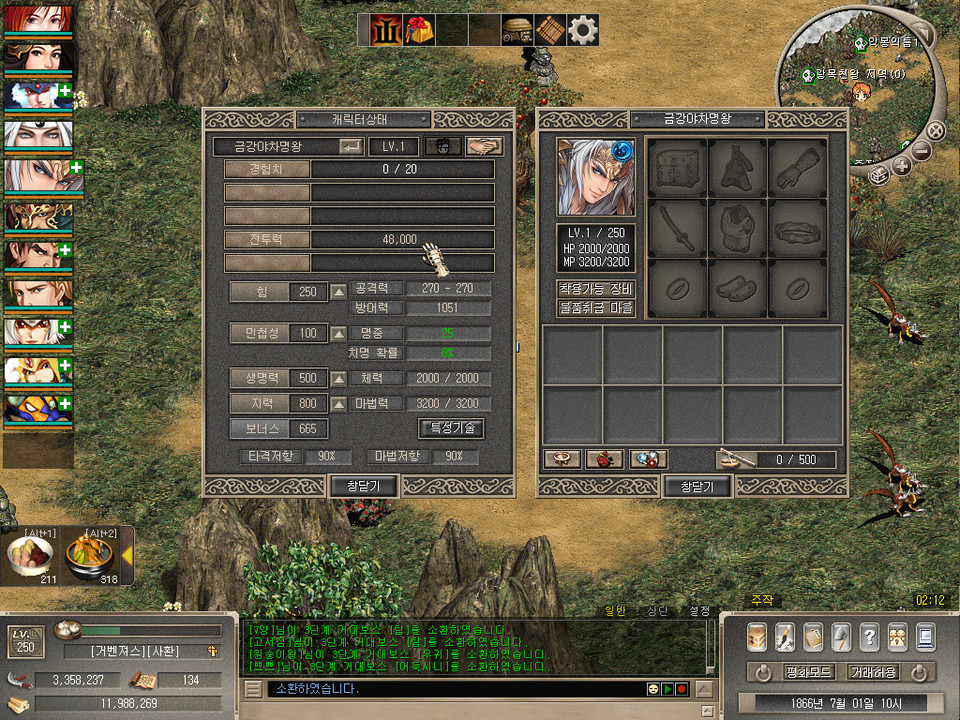Toggle the 거래허용 trade permission button
The height and width of the screenshot is (720, 960).
[x=872, y=672]
